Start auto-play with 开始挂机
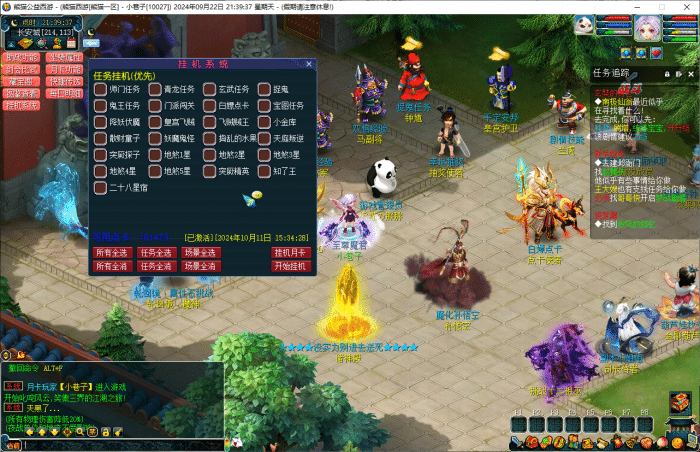The height and width of the screenshot is (452, 700). [289, 267]
